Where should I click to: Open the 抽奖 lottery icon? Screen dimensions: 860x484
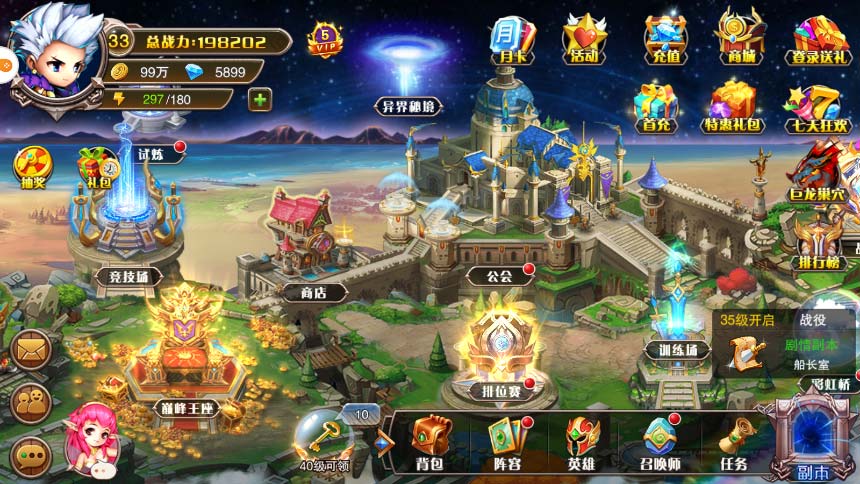[32, 168]
